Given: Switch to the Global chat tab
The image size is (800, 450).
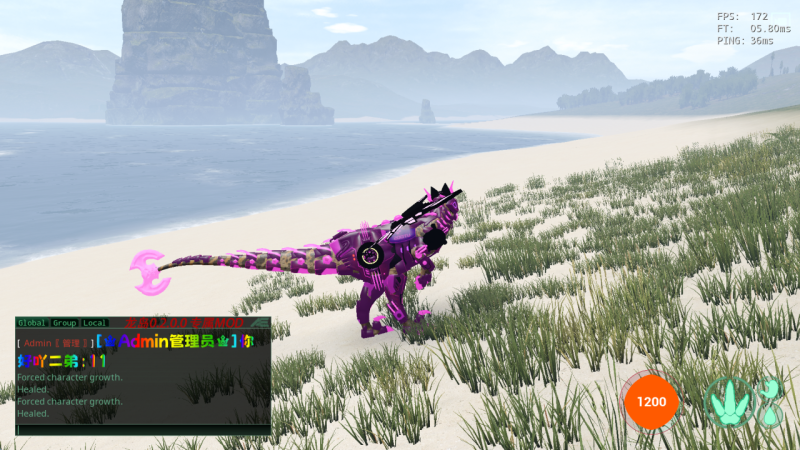Looking at the screenshot, I should 32,323.
